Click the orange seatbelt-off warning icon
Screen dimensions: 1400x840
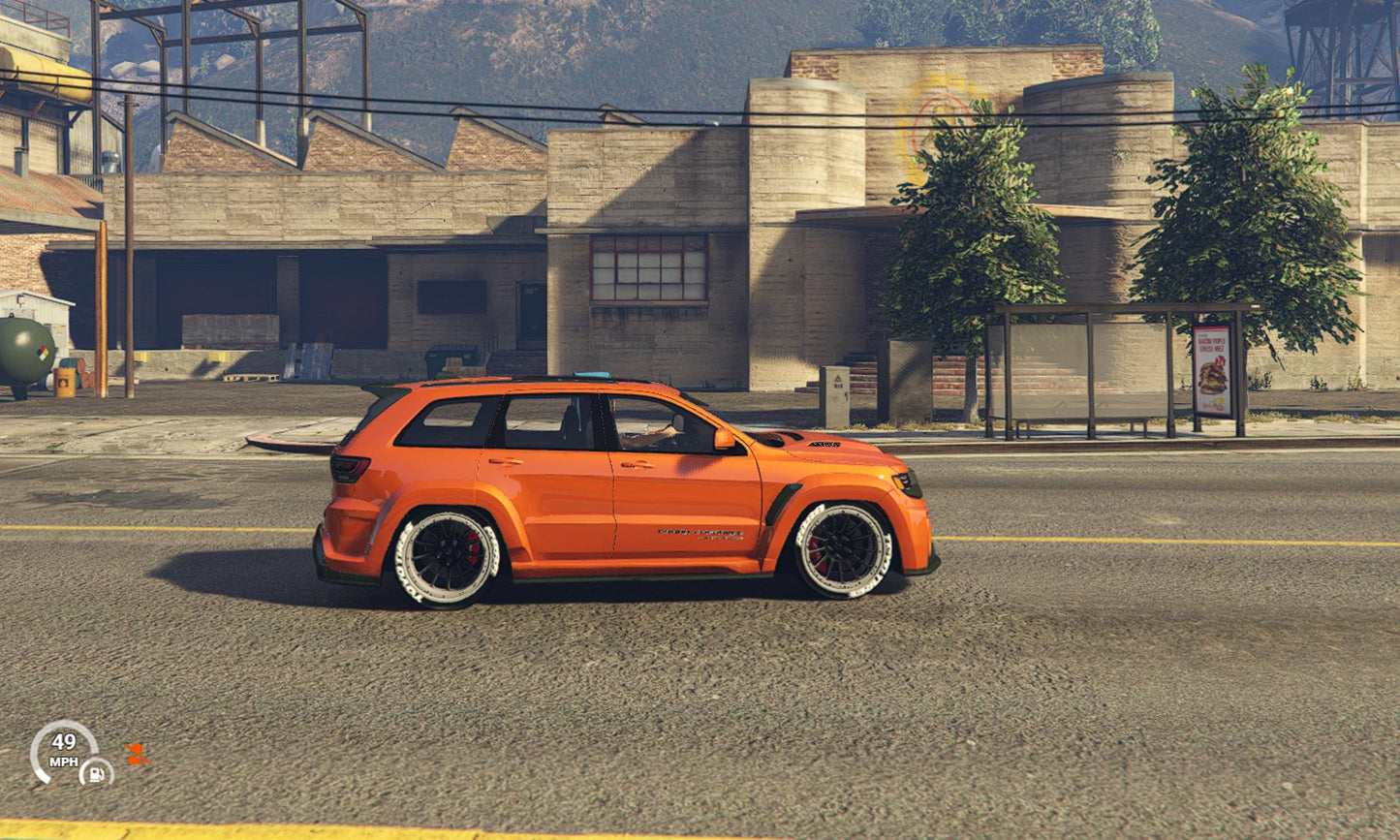pos(137,754)
